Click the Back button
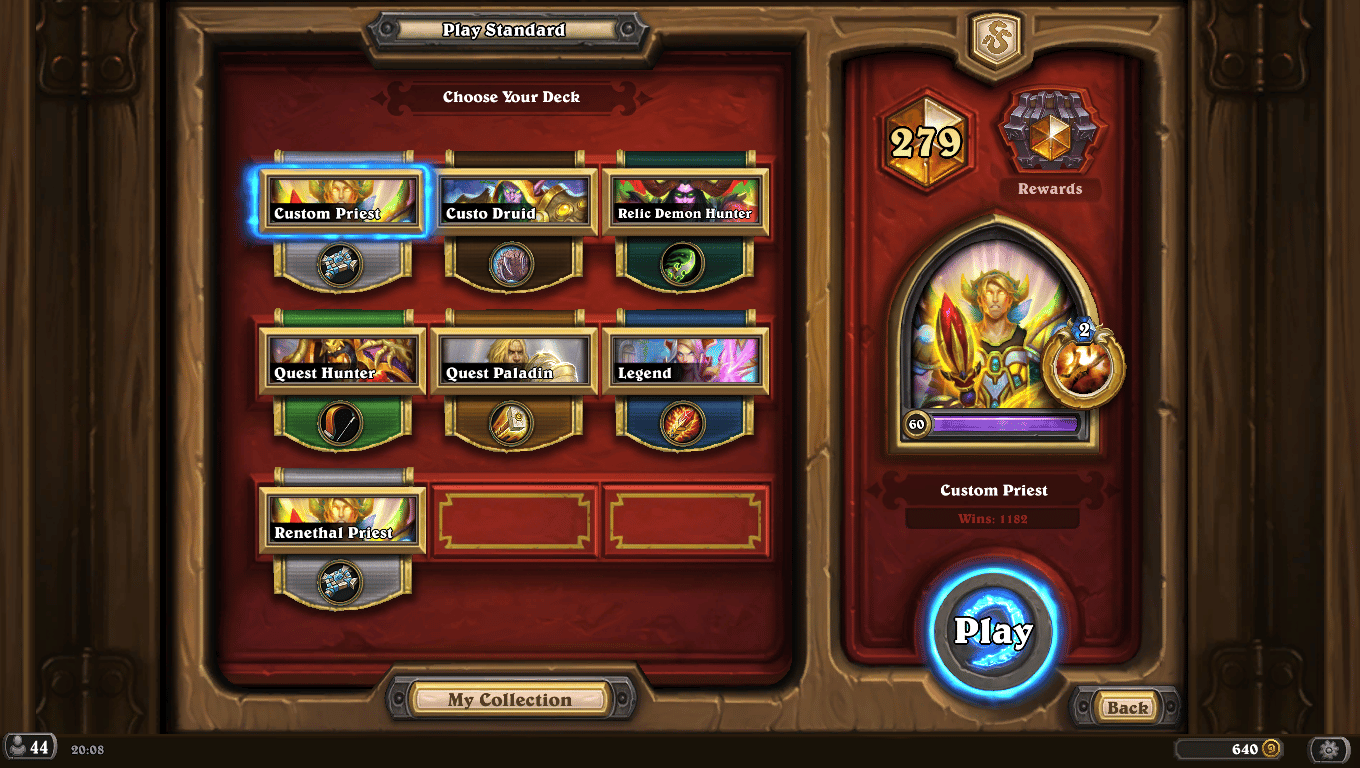The image size is (1360, 768). (x=1125, y=706)
